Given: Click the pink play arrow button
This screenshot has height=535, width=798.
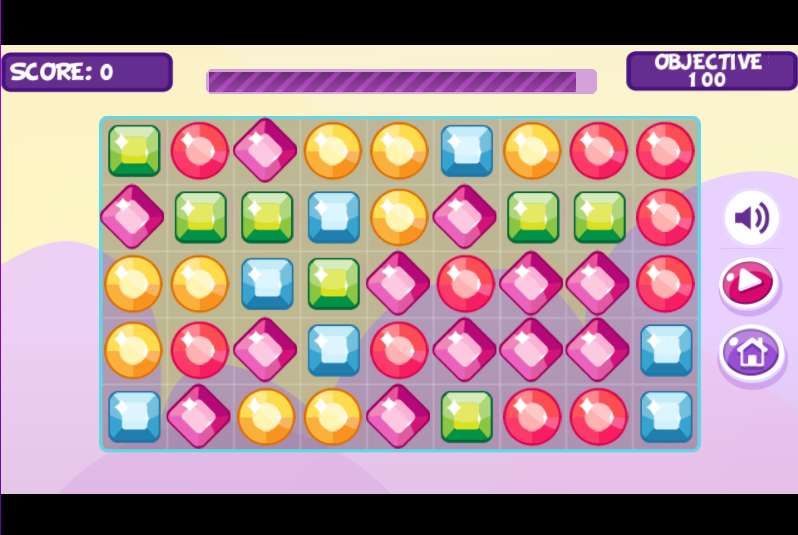Looking at the screenshot, I should 749,284.
